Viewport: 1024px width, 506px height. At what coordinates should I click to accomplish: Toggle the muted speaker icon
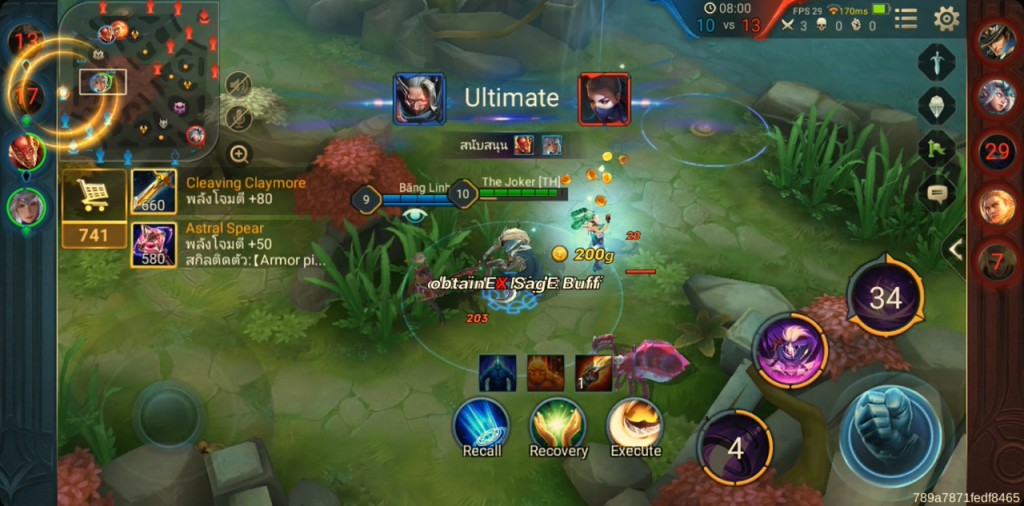click(238, 84)
